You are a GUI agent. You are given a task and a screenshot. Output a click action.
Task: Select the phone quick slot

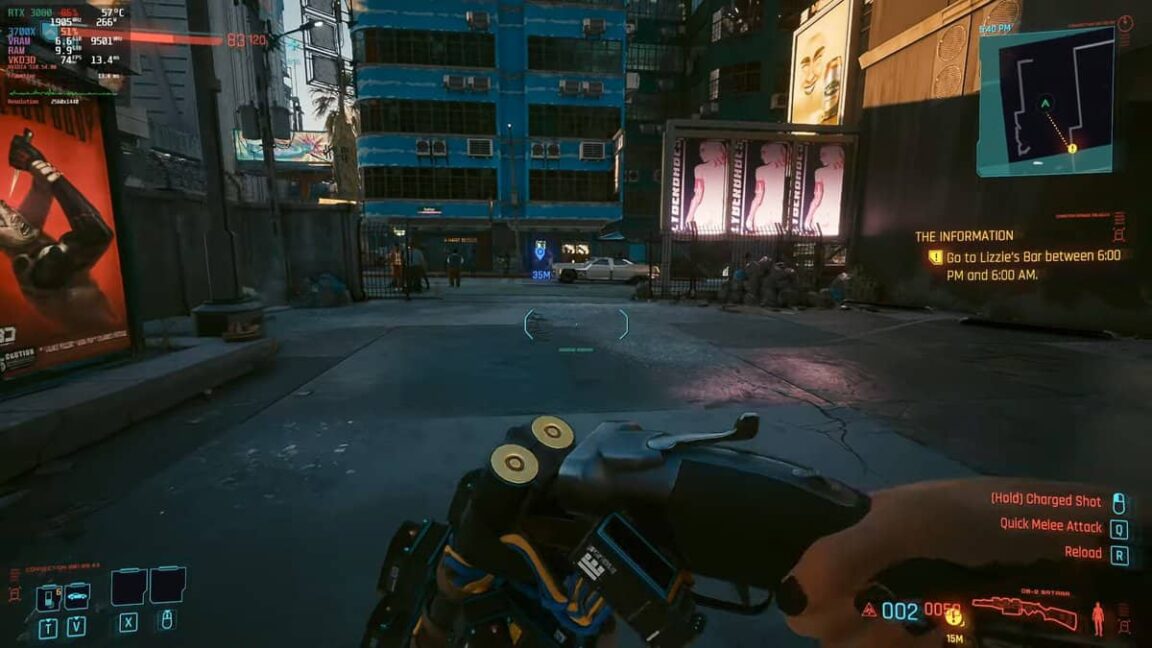tap(48, 598)
